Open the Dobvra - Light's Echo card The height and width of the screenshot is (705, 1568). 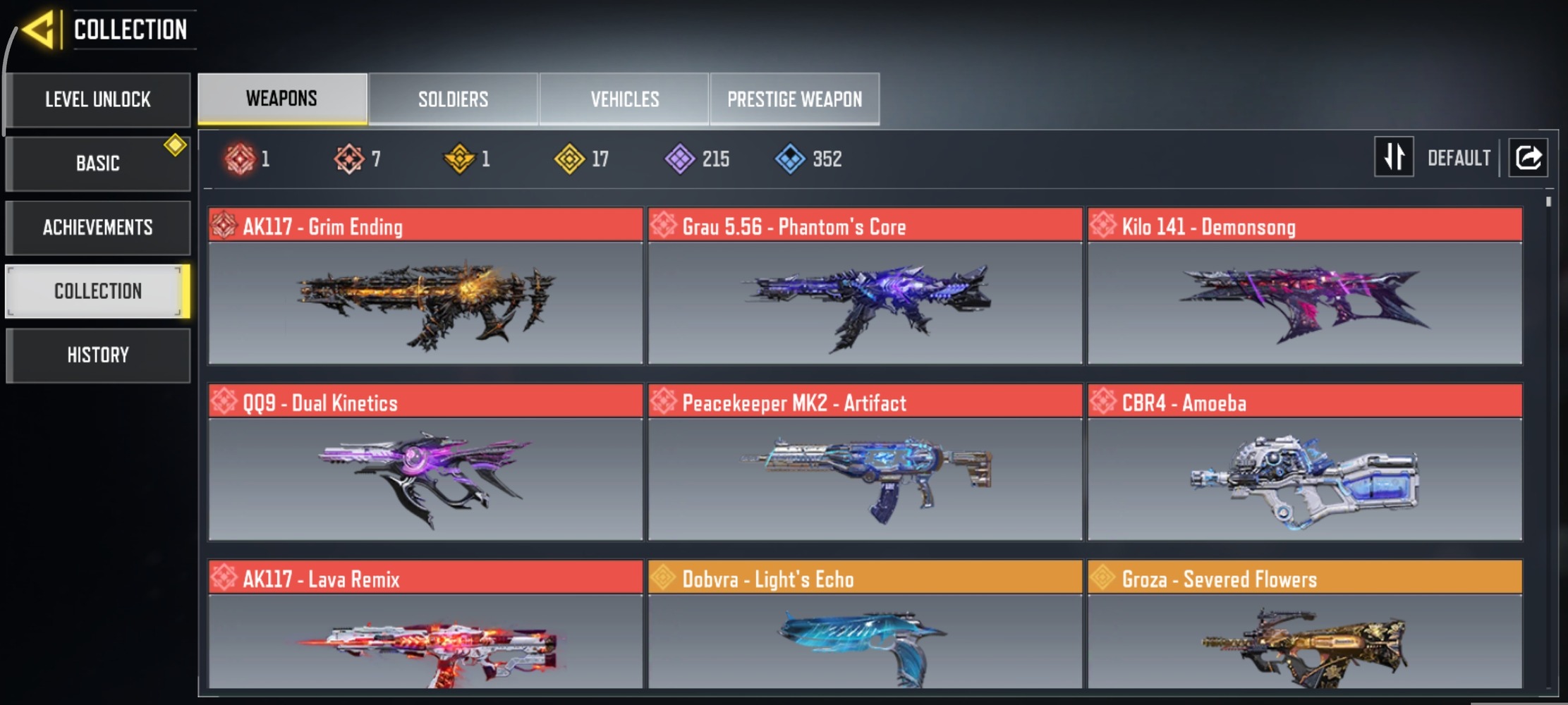pos(865,626)
